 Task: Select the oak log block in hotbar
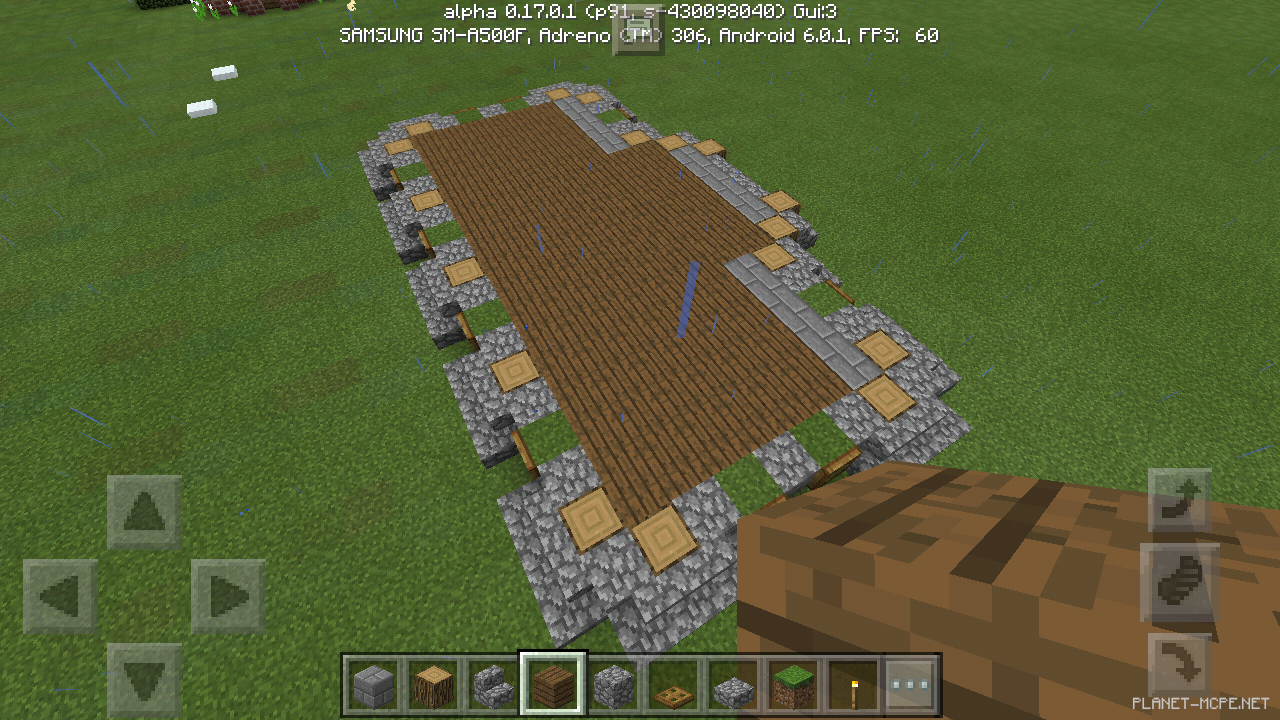pyautogui.click(x=433, y=685)
